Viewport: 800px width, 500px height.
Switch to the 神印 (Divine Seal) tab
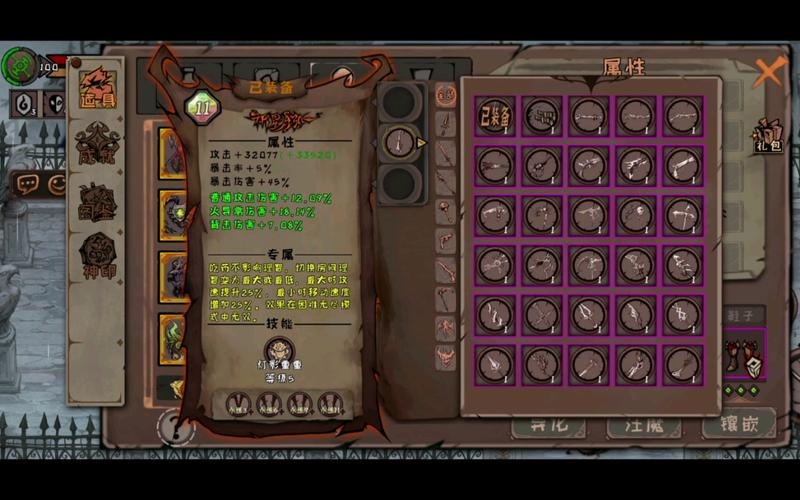coord(99,256)
